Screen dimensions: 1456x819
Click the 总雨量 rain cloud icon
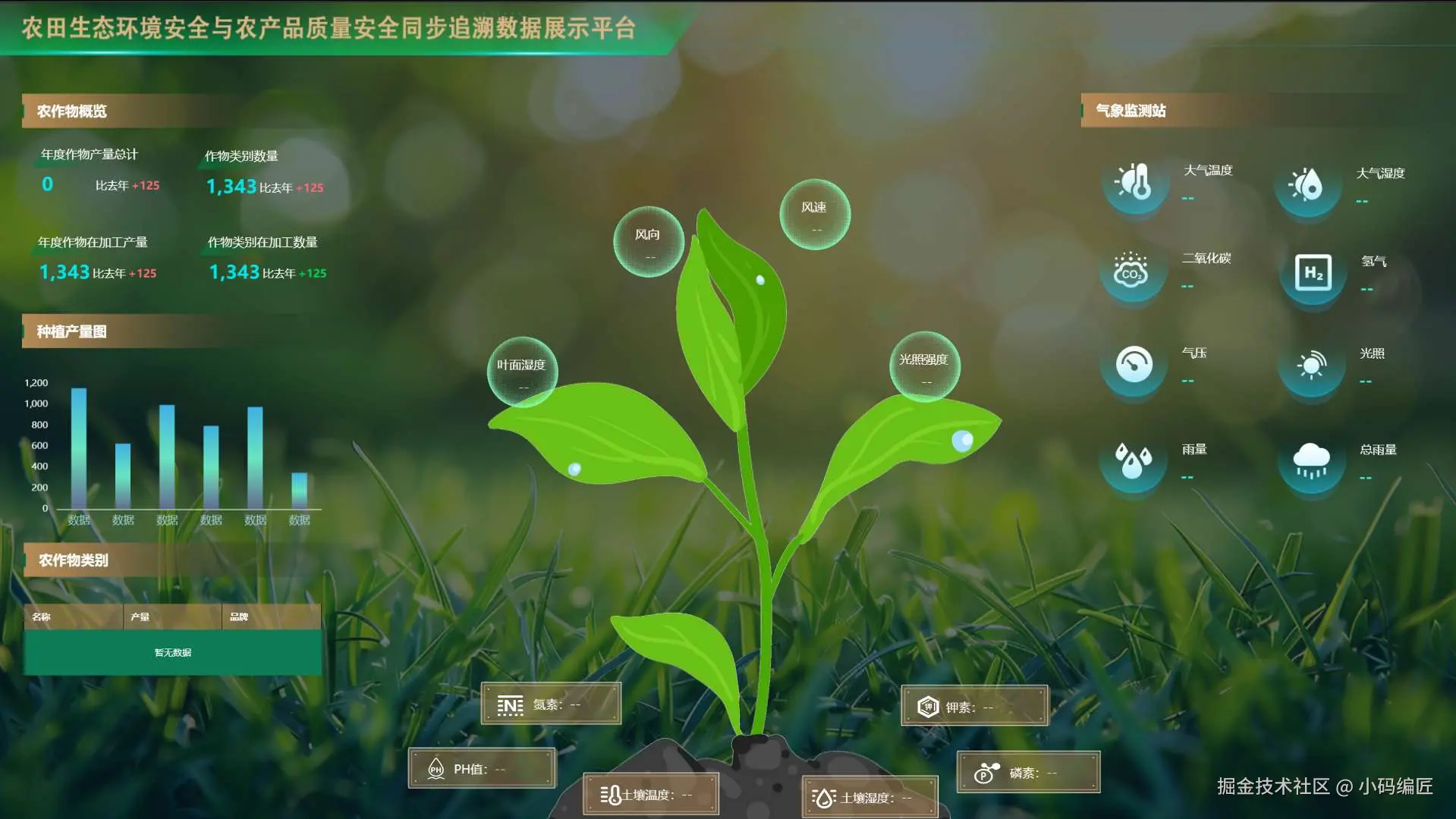click(x=1311, y=460)
